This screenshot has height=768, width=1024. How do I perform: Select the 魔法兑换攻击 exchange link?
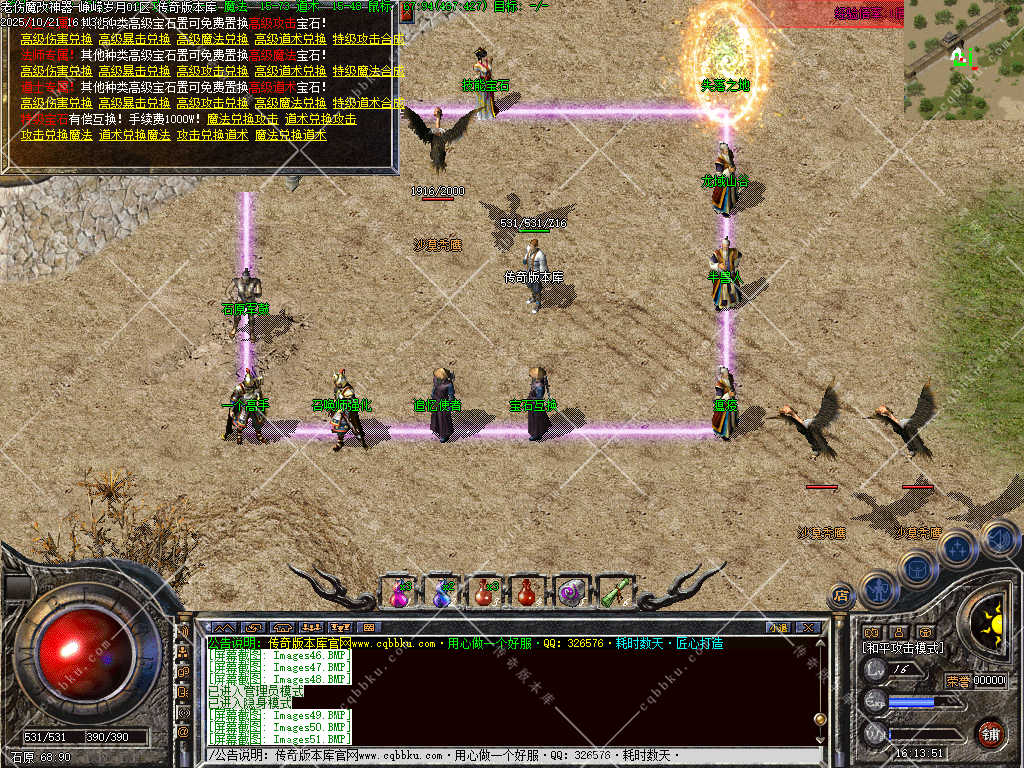(x=242, y=119)
